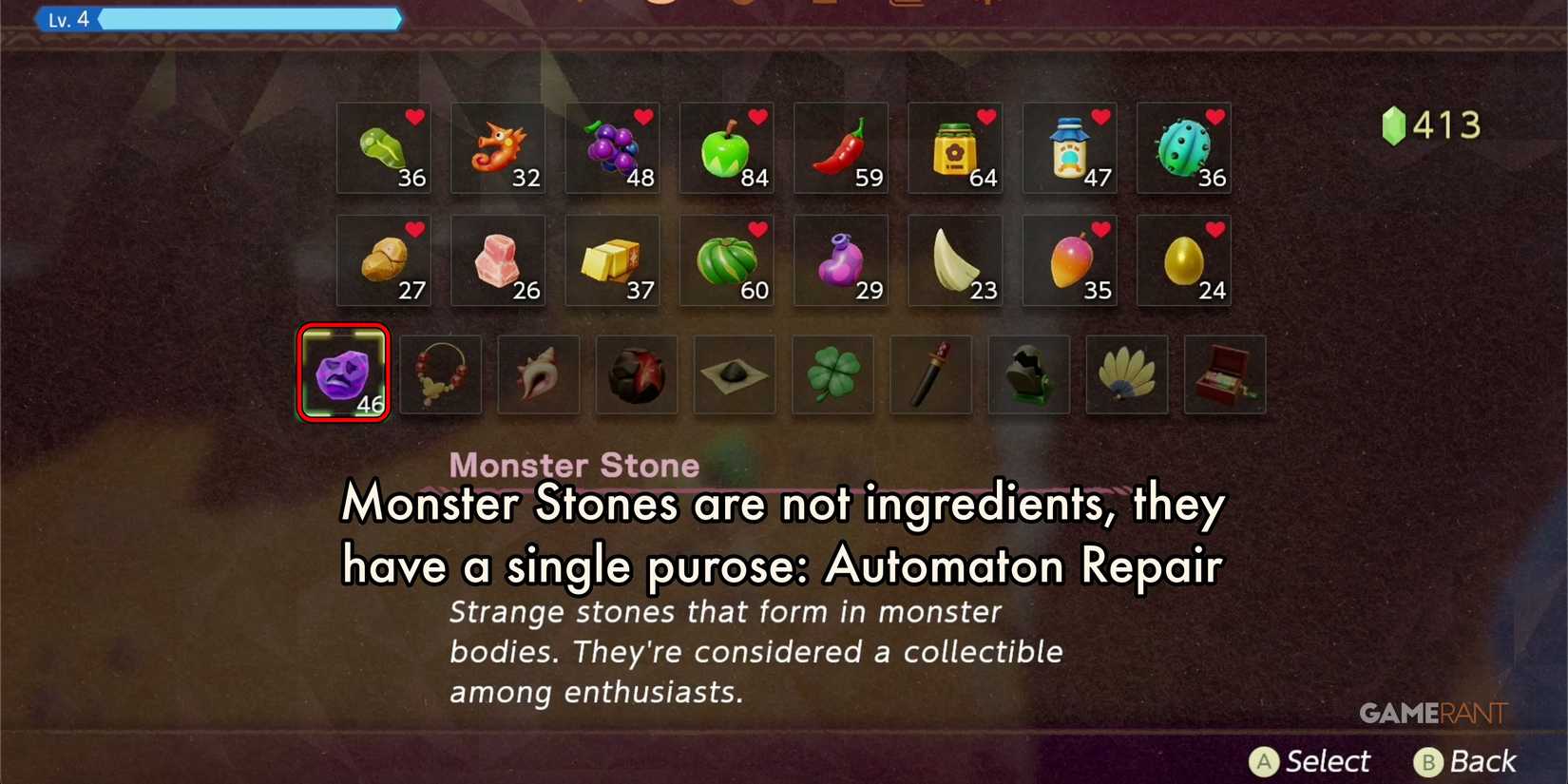Select the bunch of grapes
1568x784 pixels.
pos(612,148)
